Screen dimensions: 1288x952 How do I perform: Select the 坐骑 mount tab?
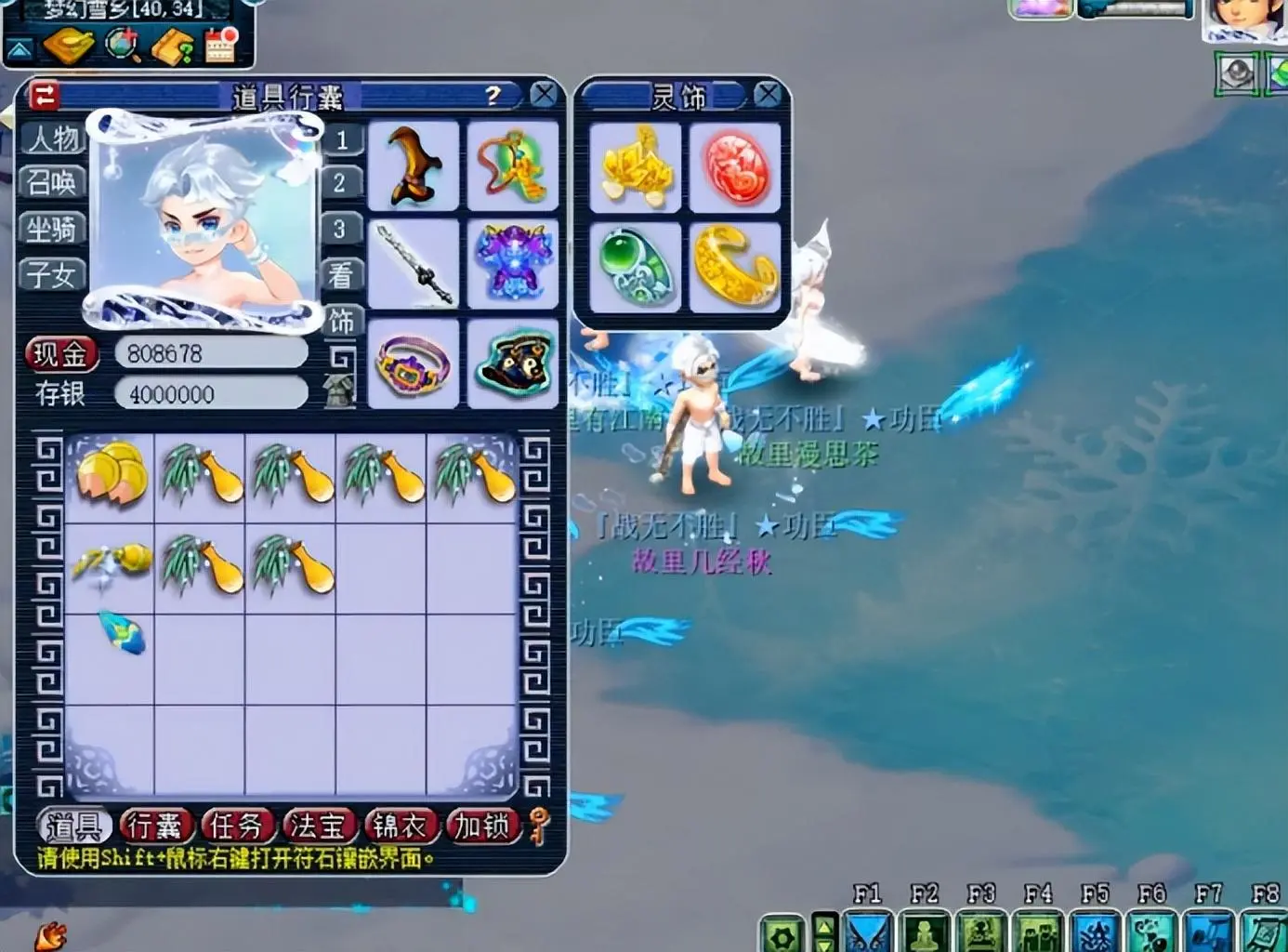point(52,229)
